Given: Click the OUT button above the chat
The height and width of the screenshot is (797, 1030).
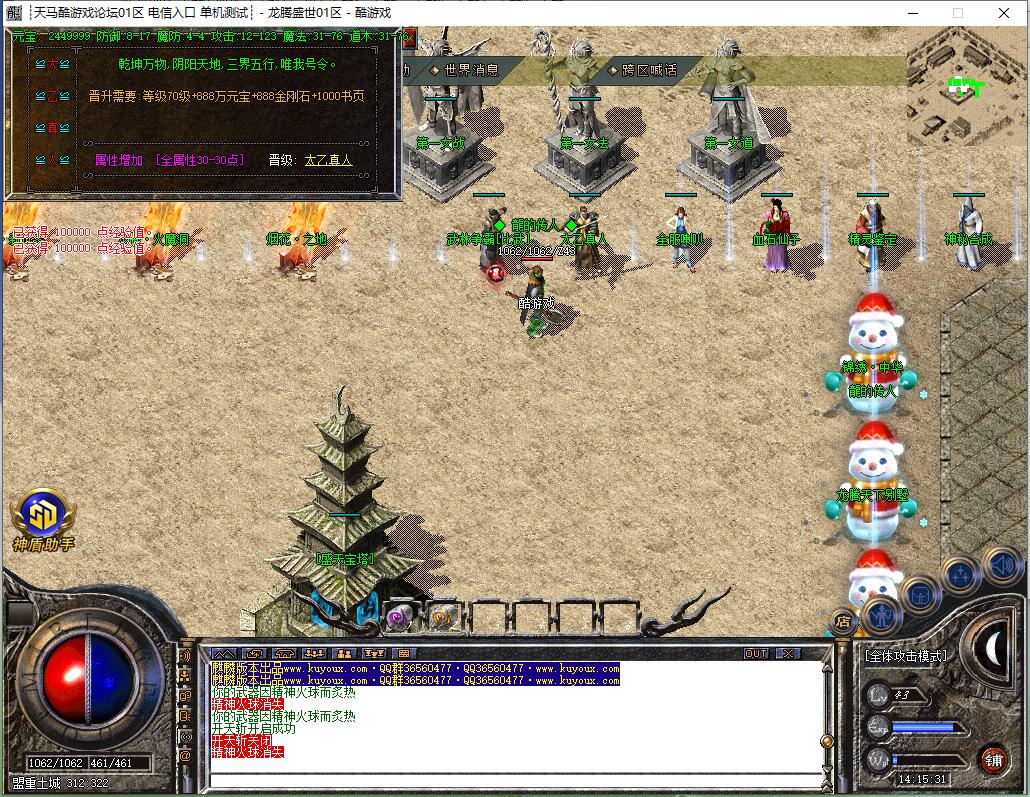Looking at the screenshot, I should [x=757, y=653].
